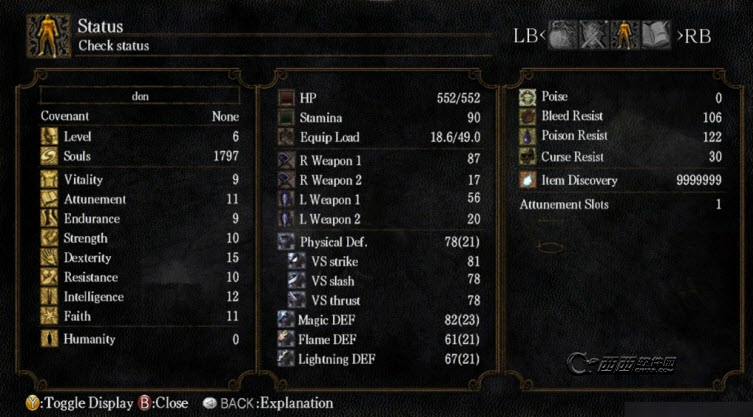Choose the Item Discovery row
Viewport: 753px width, 417px height.
620,180
